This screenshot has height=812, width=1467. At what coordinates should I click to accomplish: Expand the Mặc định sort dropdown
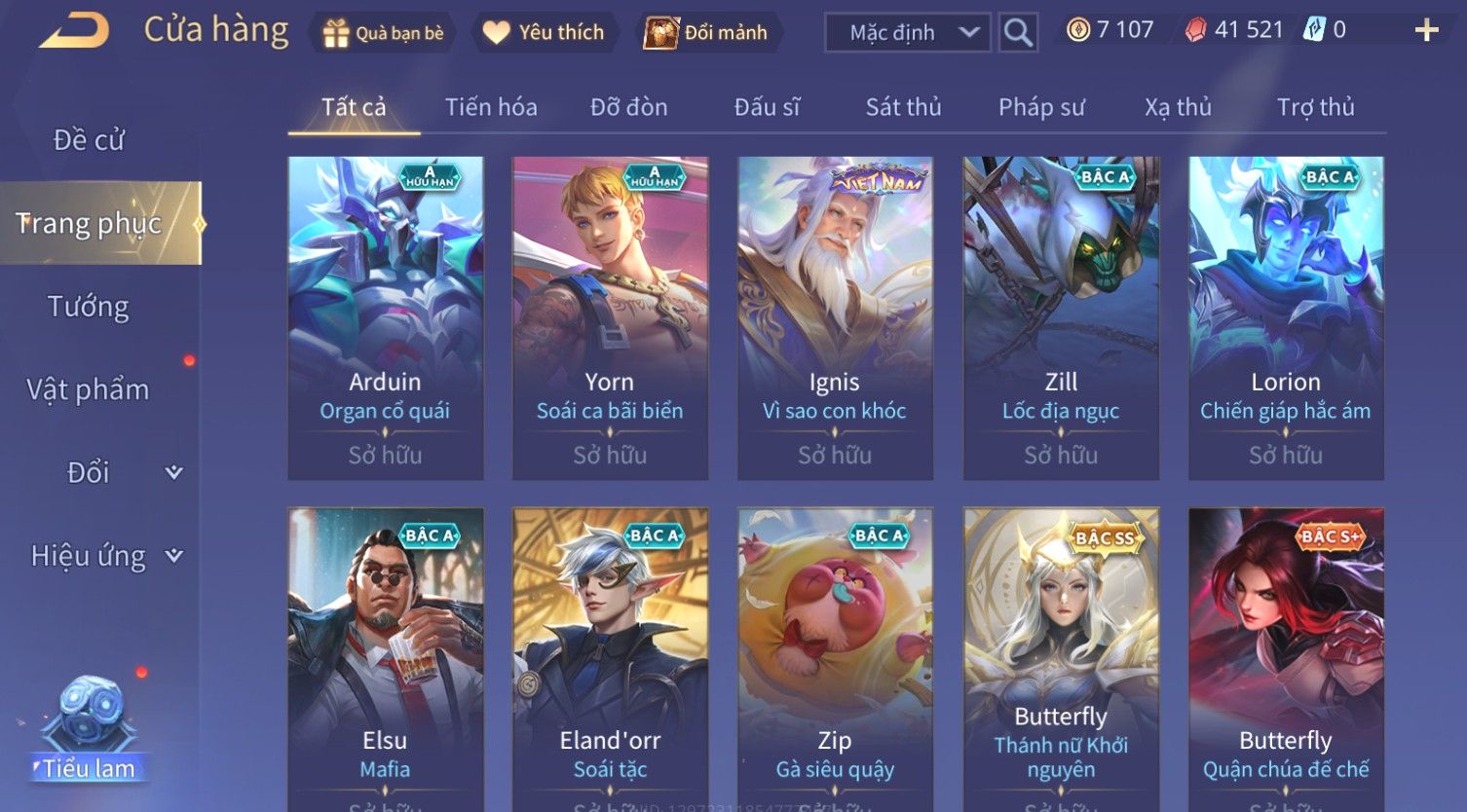[907, 33]
